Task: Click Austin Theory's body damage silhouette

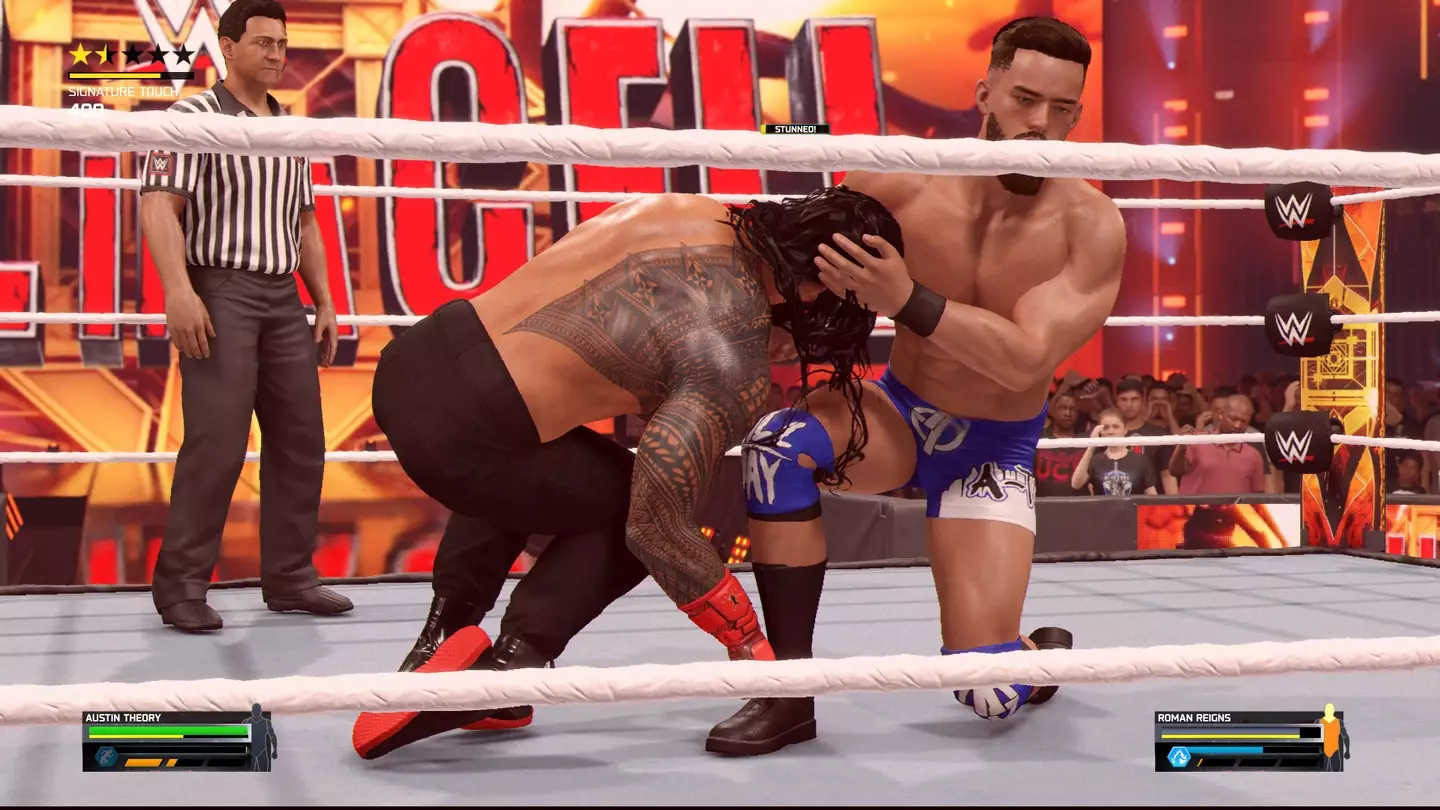Action: click(261, 738)
